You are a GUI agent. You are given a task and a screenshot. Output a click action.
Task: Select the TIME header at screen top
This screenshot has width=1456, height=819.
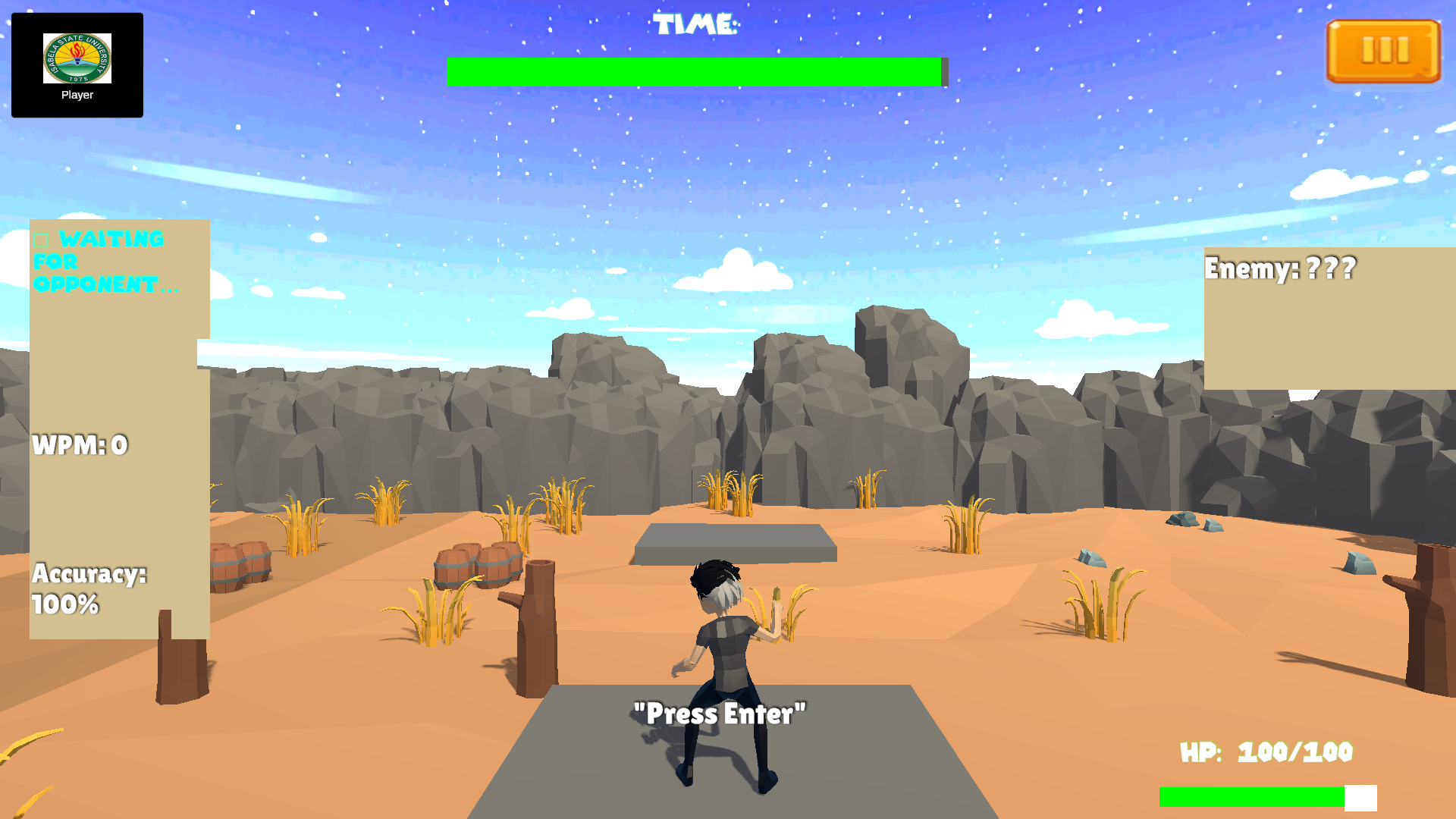click(x=696, y=23)
